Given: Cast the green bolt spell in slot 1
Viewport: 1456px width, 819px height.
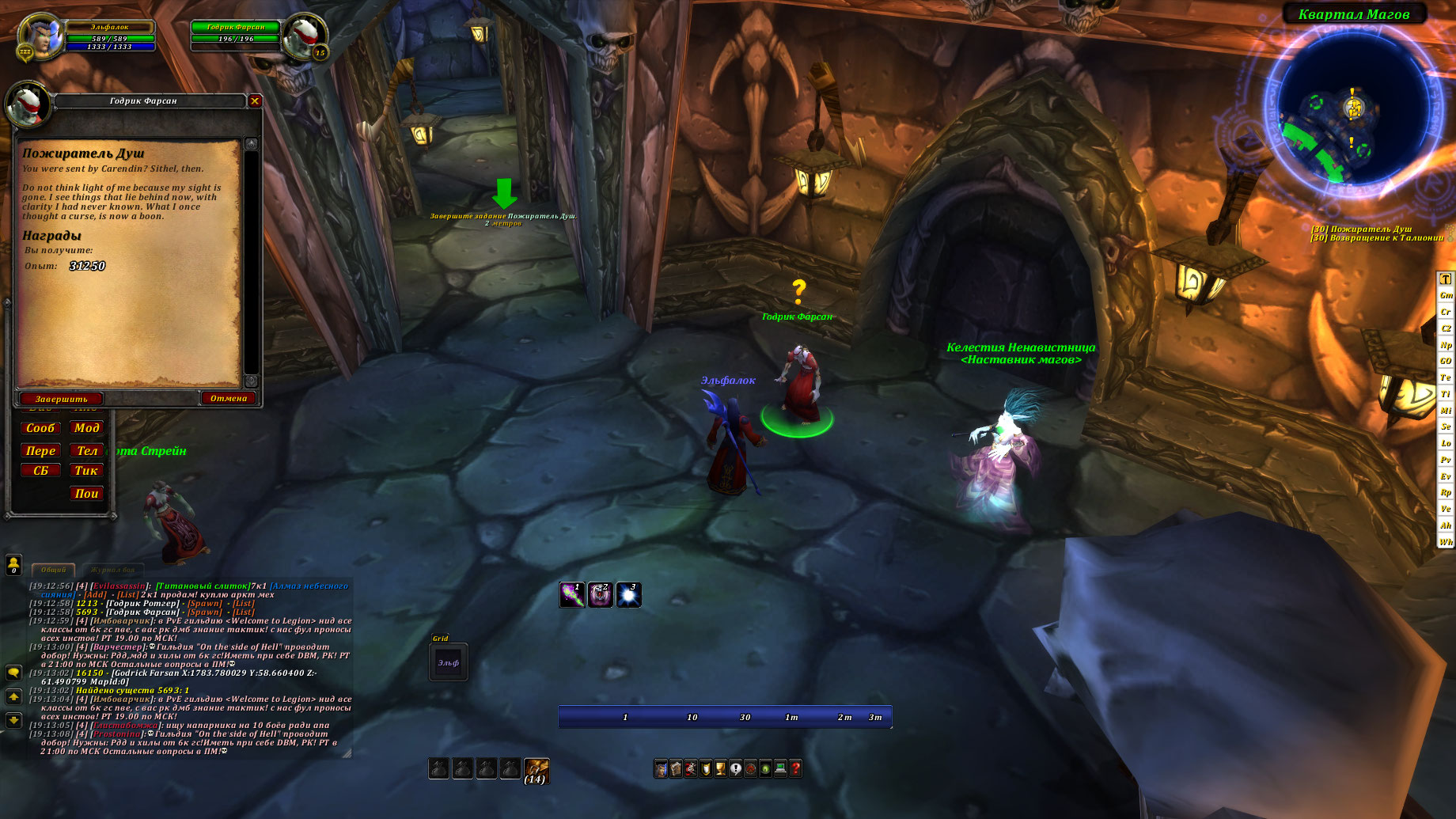Looking at the screenshot, I should [572, 595].
